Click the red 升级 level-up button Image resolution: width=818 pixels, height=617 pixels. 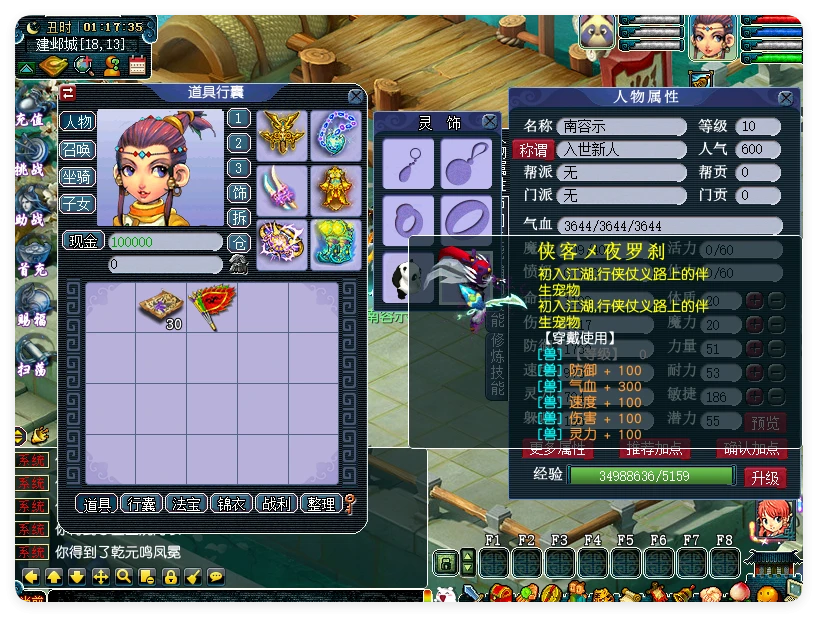[765, 478]
